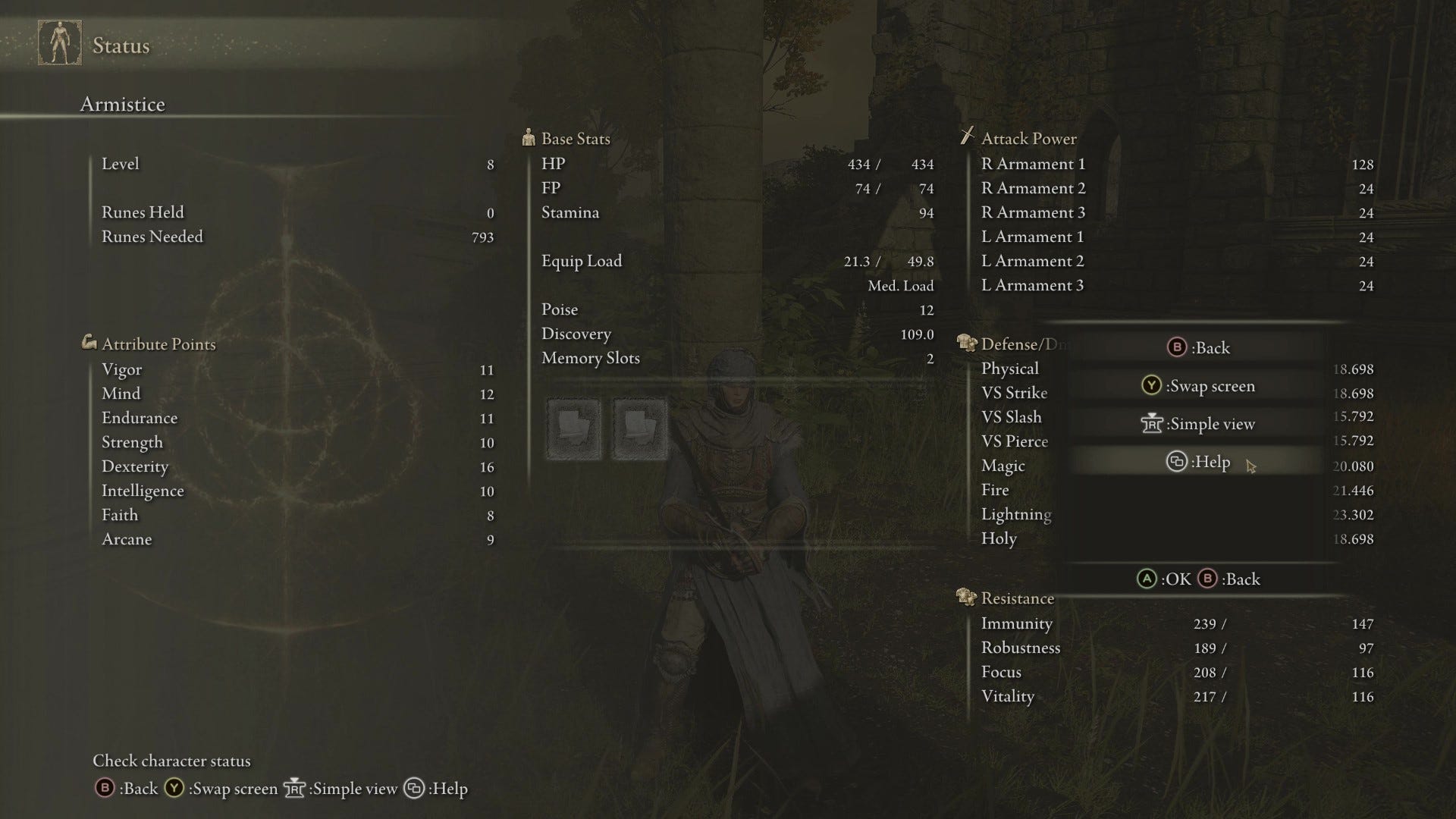
Task: Click the sword icon beside Attack Power
Action: 966,137
